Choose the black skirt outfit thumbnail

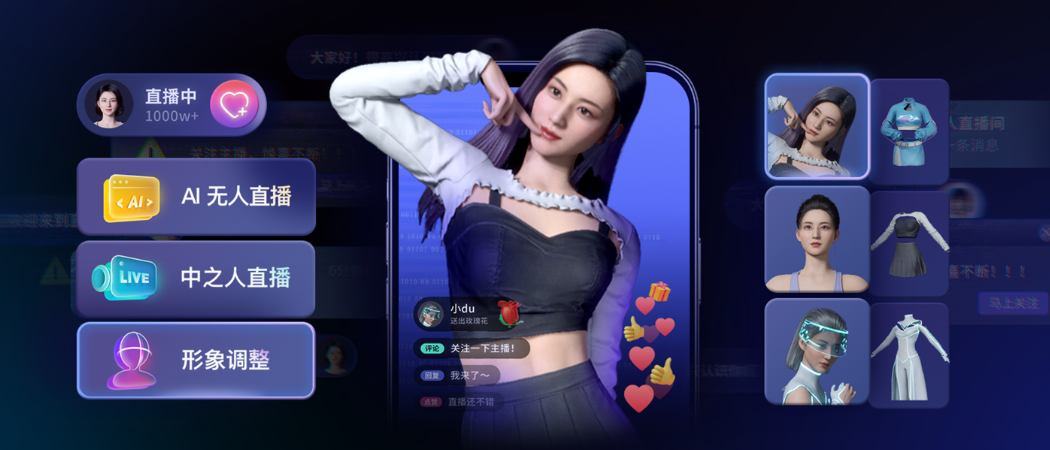tap(908, 241)
